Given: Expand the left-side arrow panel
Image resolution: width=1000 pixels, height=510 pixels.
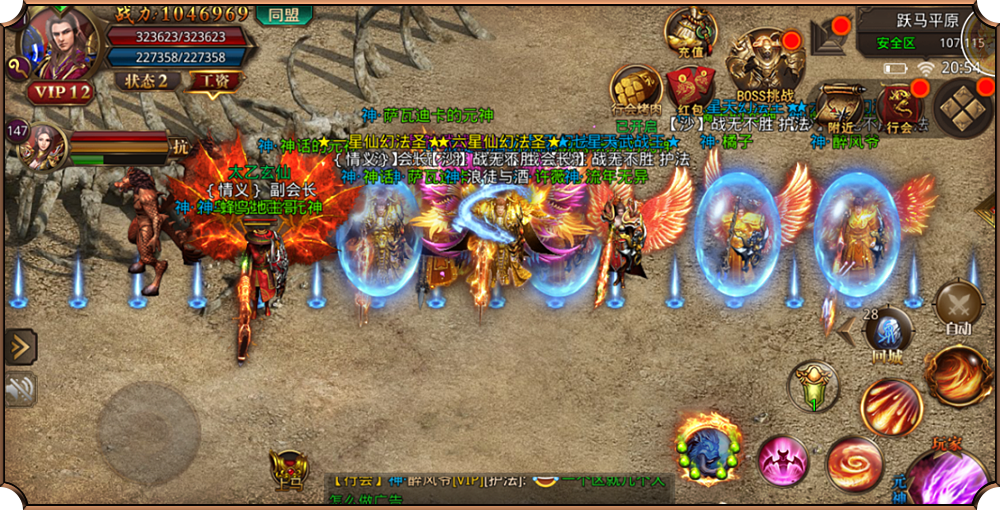Looking at the screenshot, I should [19, 347].
